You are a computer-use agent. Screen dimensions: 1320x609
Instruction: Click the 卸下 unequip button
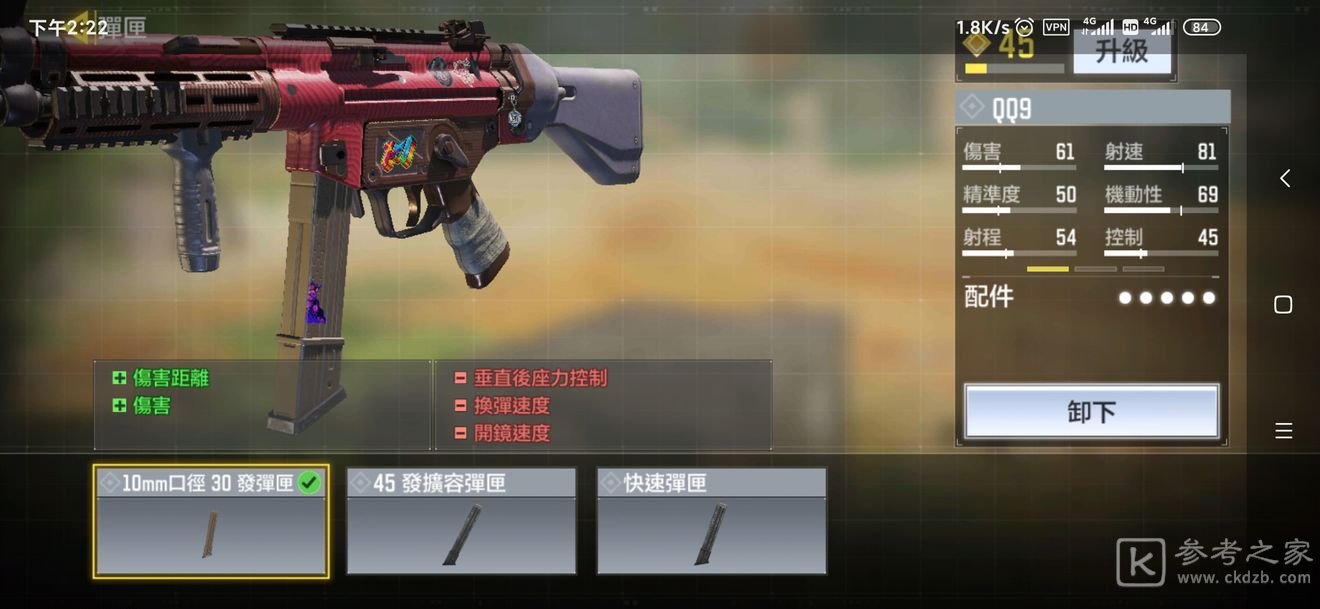coord(1091,412)
